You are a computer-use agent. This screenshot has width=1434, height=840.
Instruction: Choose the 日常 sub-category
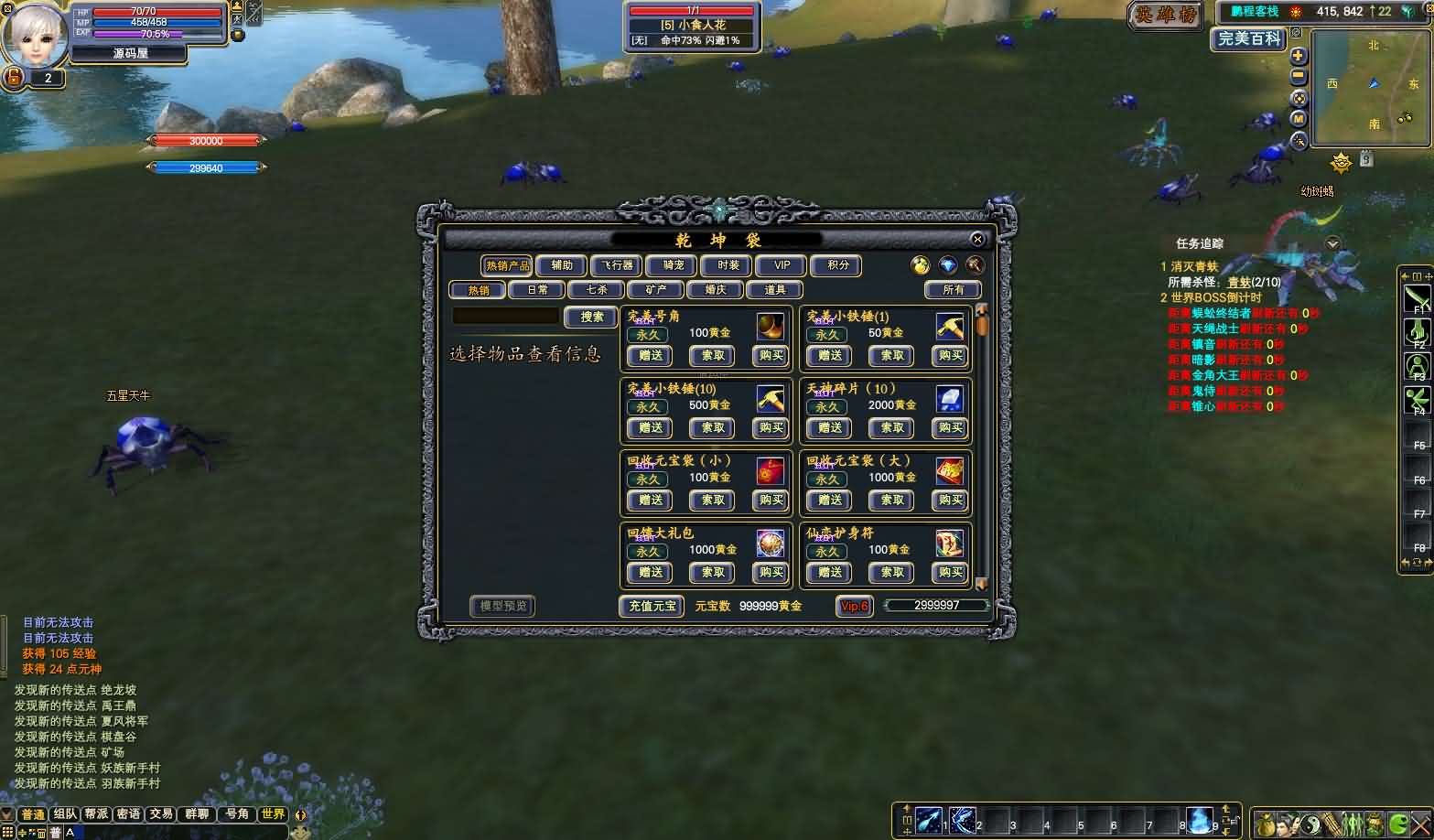click(537, 290)
